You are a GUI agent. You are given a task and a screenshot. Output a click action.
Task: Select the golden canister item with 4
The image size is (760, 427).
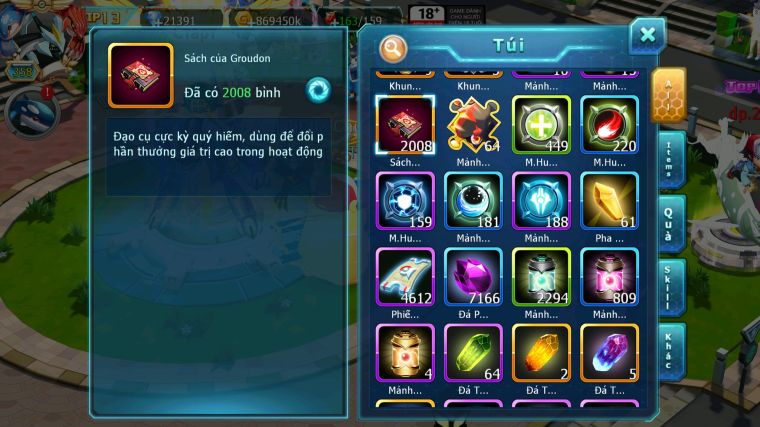pos(405,352)
